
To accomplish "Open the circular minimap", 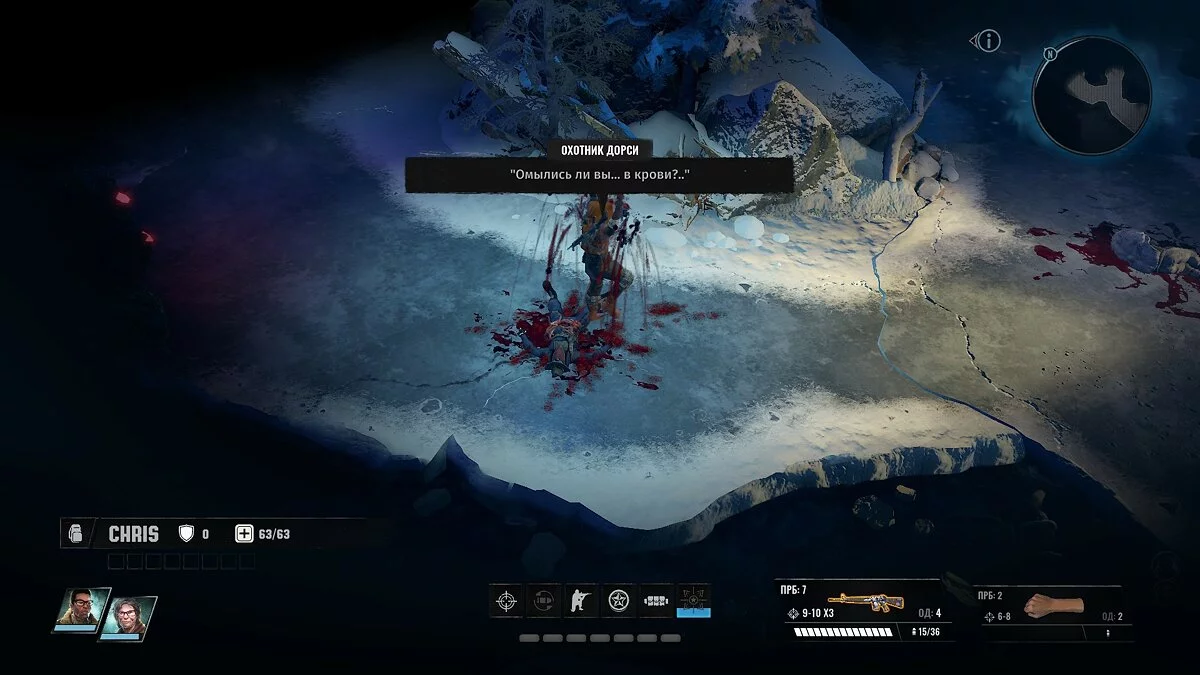I will click(x=1091, y=96).
